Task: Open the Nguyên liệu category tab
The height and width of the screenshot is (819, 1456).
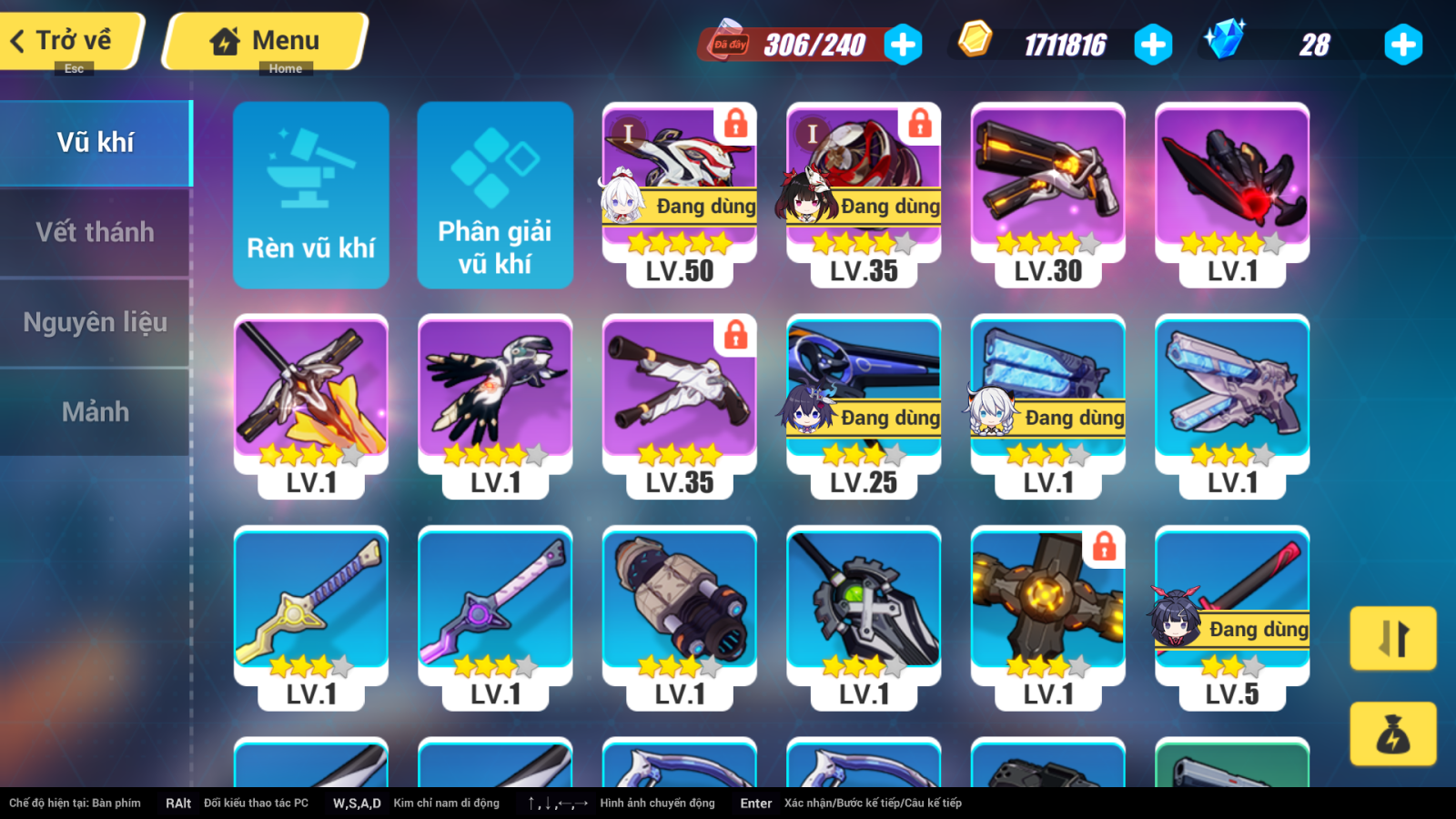Action: pyautogui.click(x=95, y=322)
